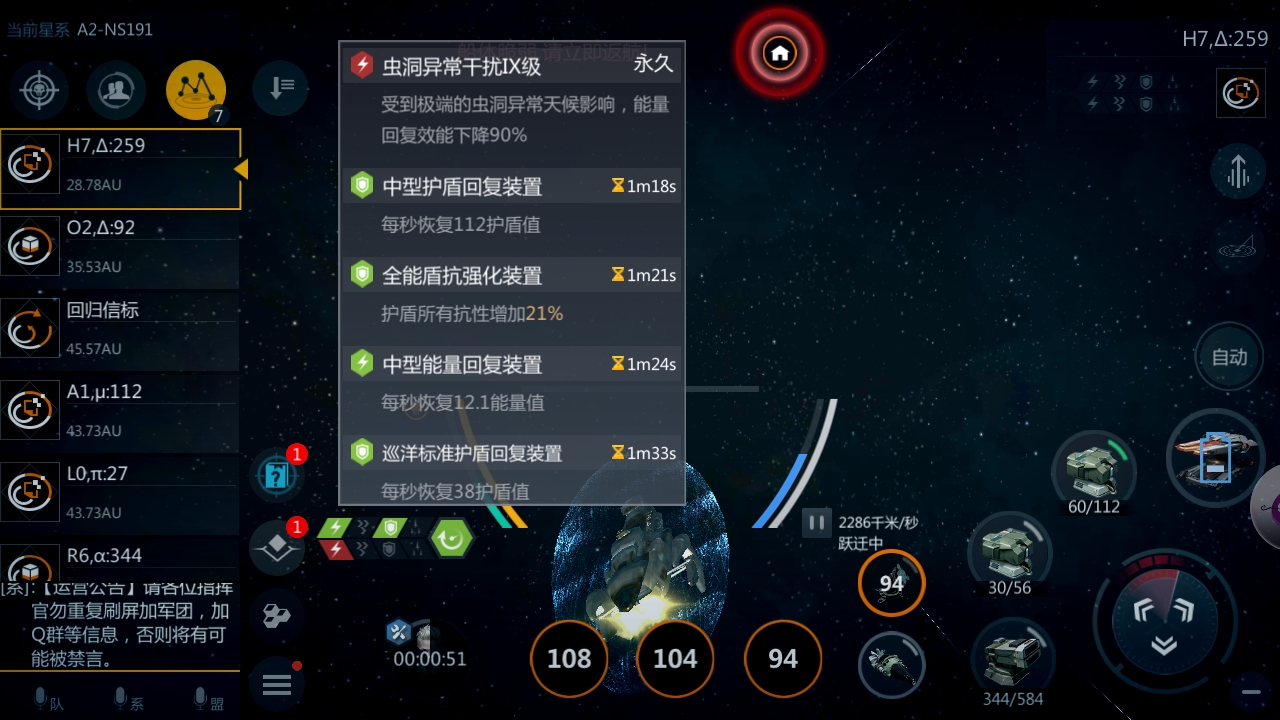This screenshot has height=720, width=1280.
Task: Open the question-mark mission icon
Action: (x=277, y=474)
